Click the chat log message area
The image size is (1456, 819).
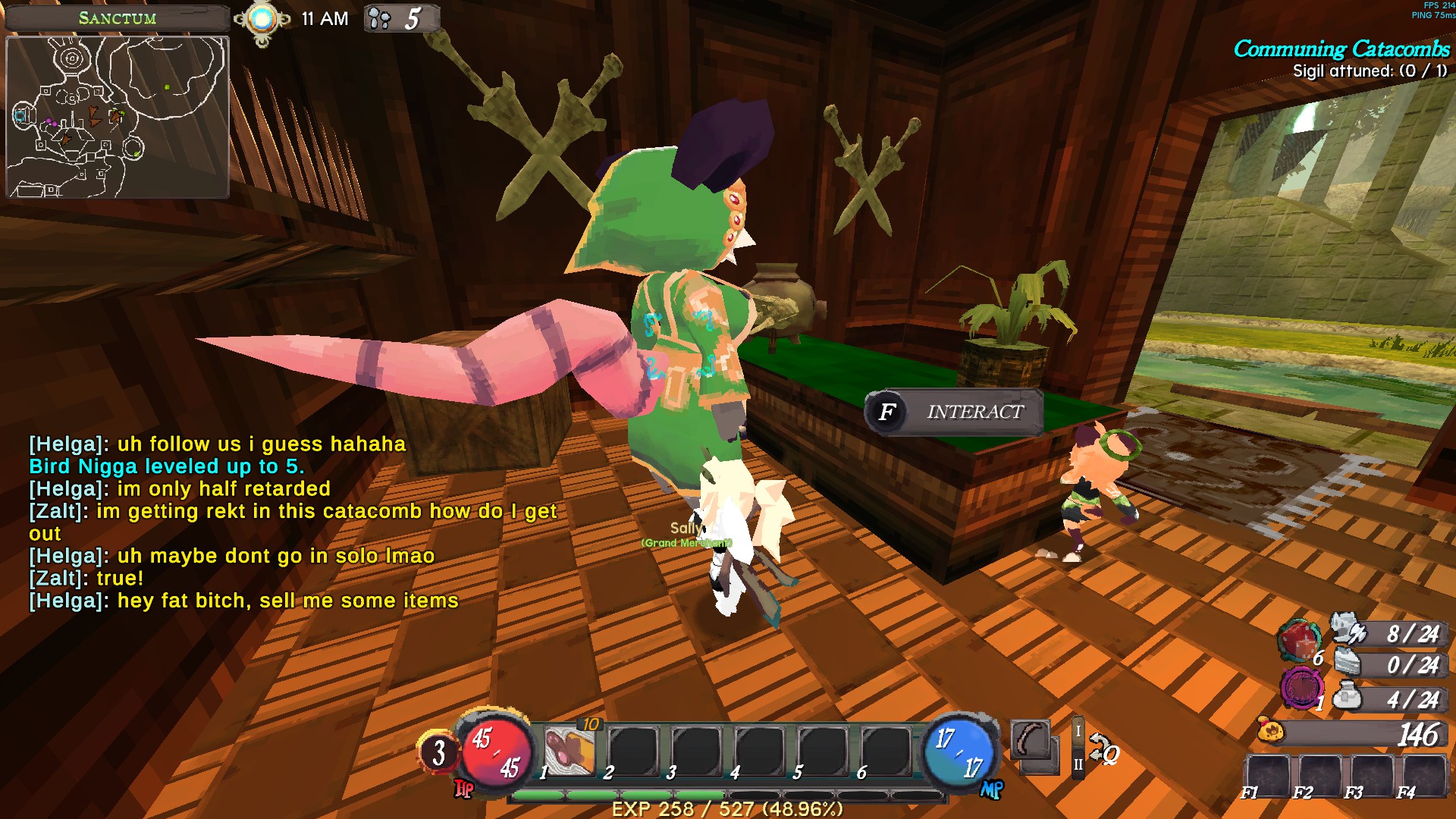click(x=243, y=522)
